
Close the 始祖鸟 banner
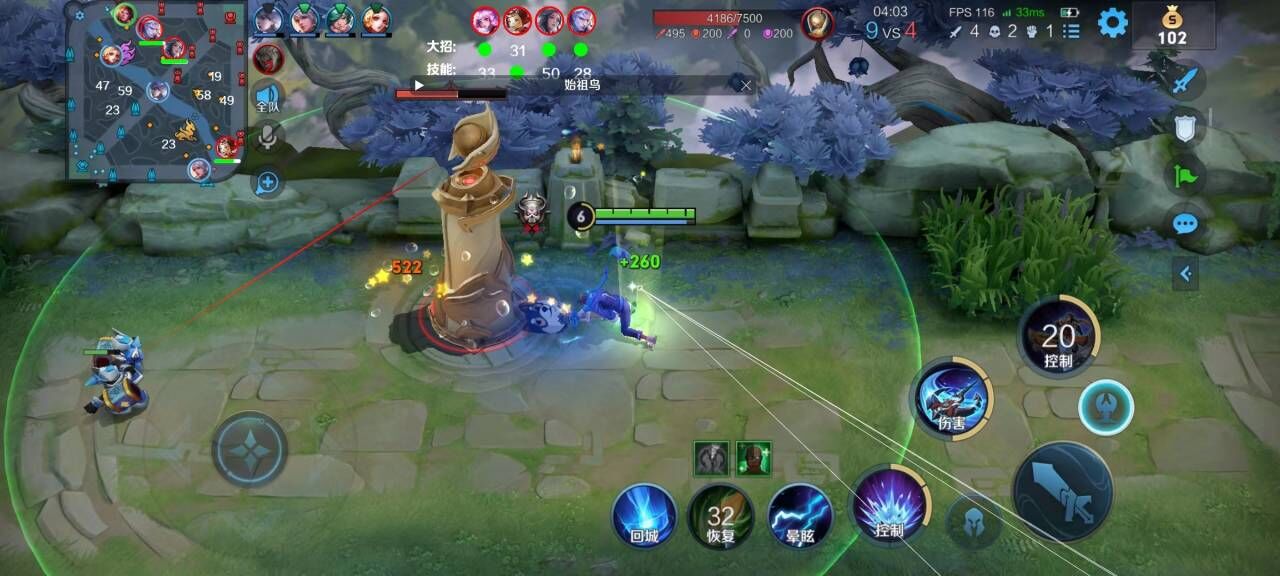click(745, 85)
